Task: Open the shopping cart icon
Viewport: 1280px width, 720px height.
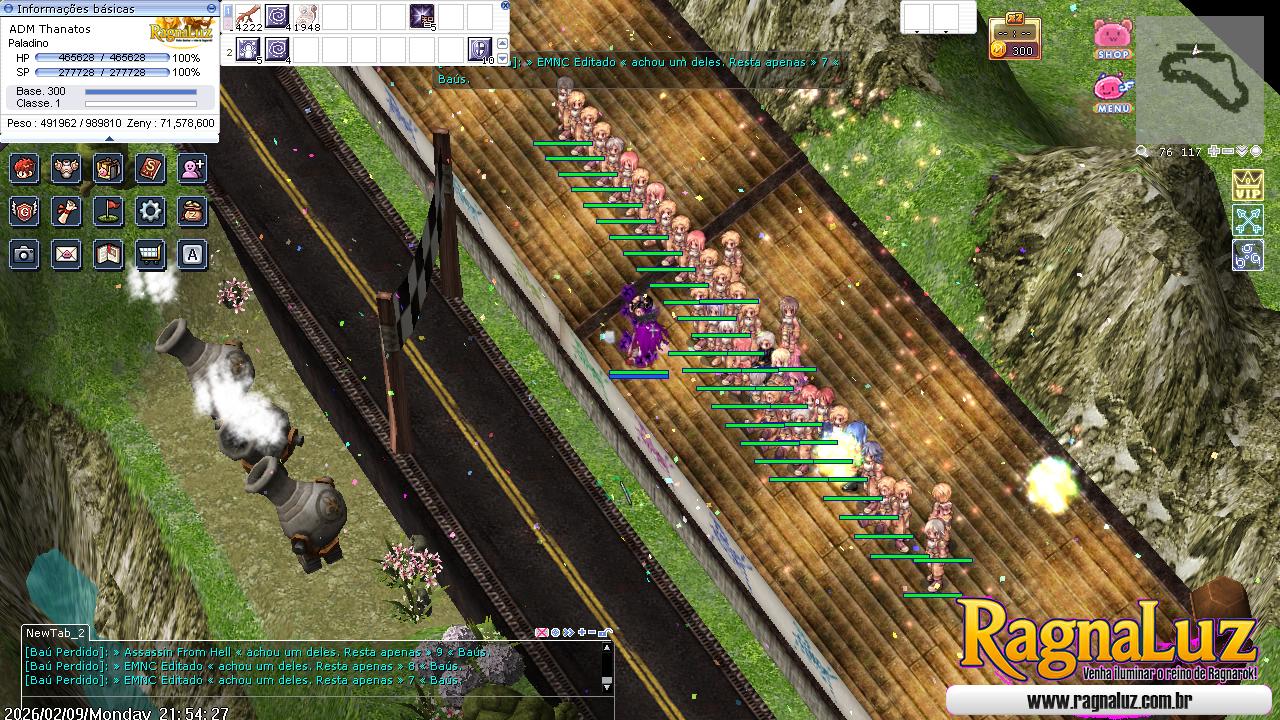Action: (x=151, y=255)
